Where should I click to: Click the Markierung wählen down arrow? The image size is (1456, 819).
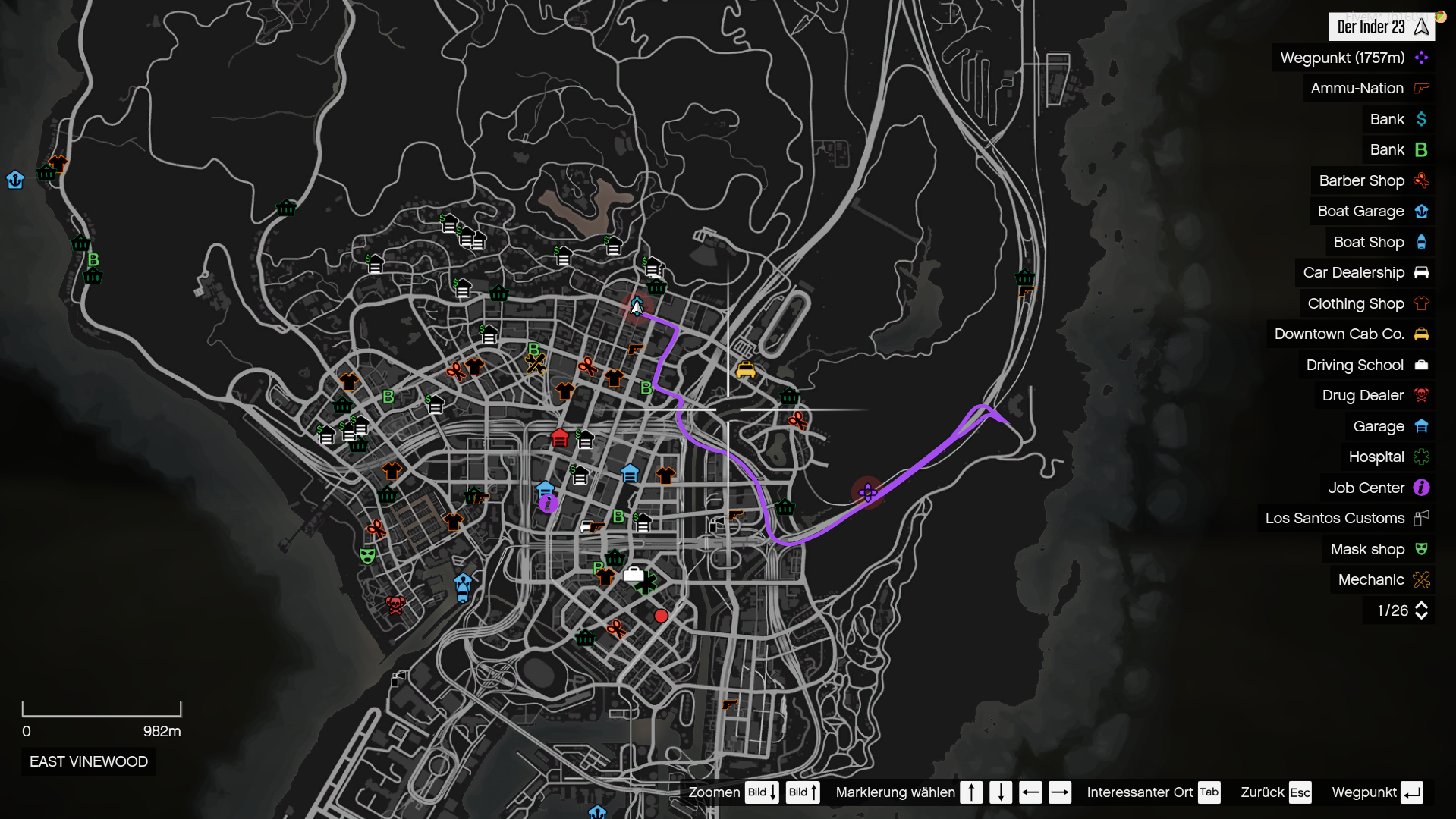click(x=1002, y=792)
